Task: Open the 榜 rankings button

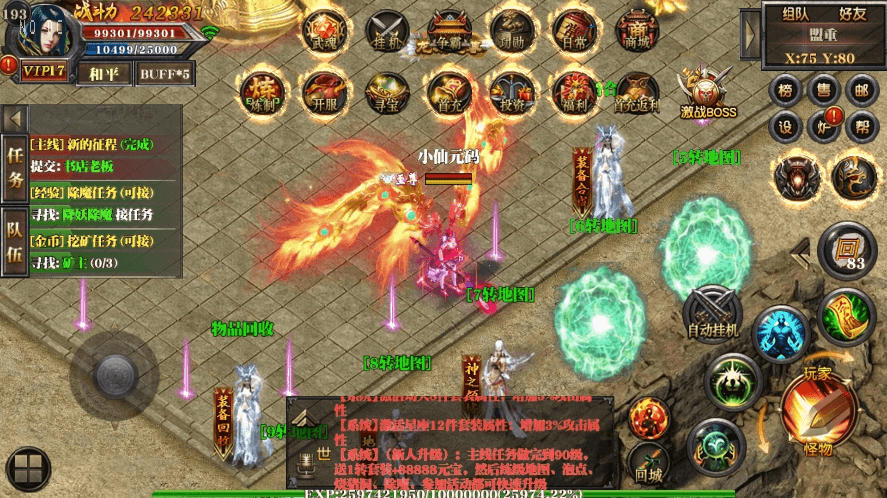Action: tap(786, 91)
